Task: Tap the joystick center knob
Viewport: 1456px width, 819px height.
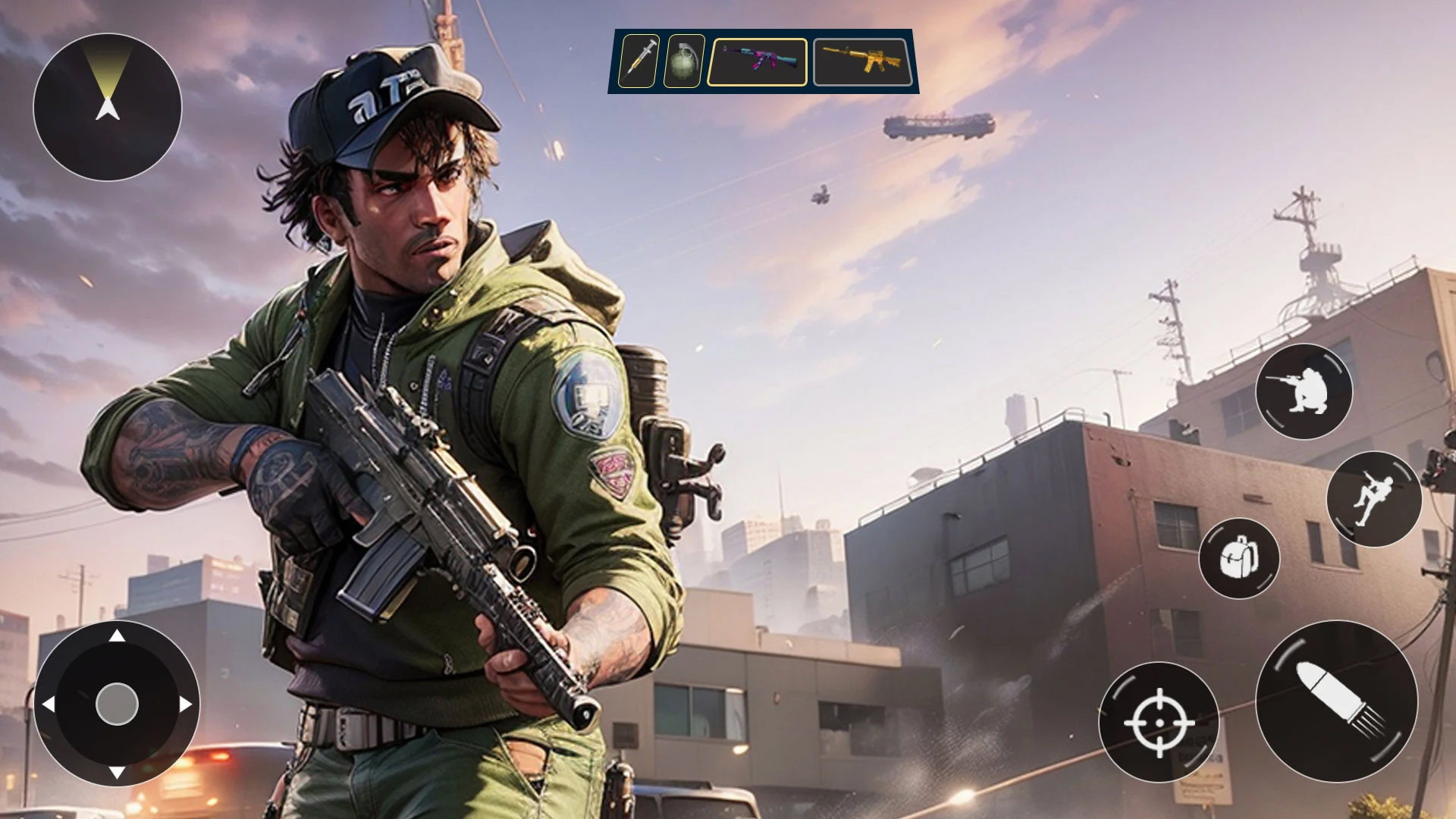Action: tap(117, 704)
